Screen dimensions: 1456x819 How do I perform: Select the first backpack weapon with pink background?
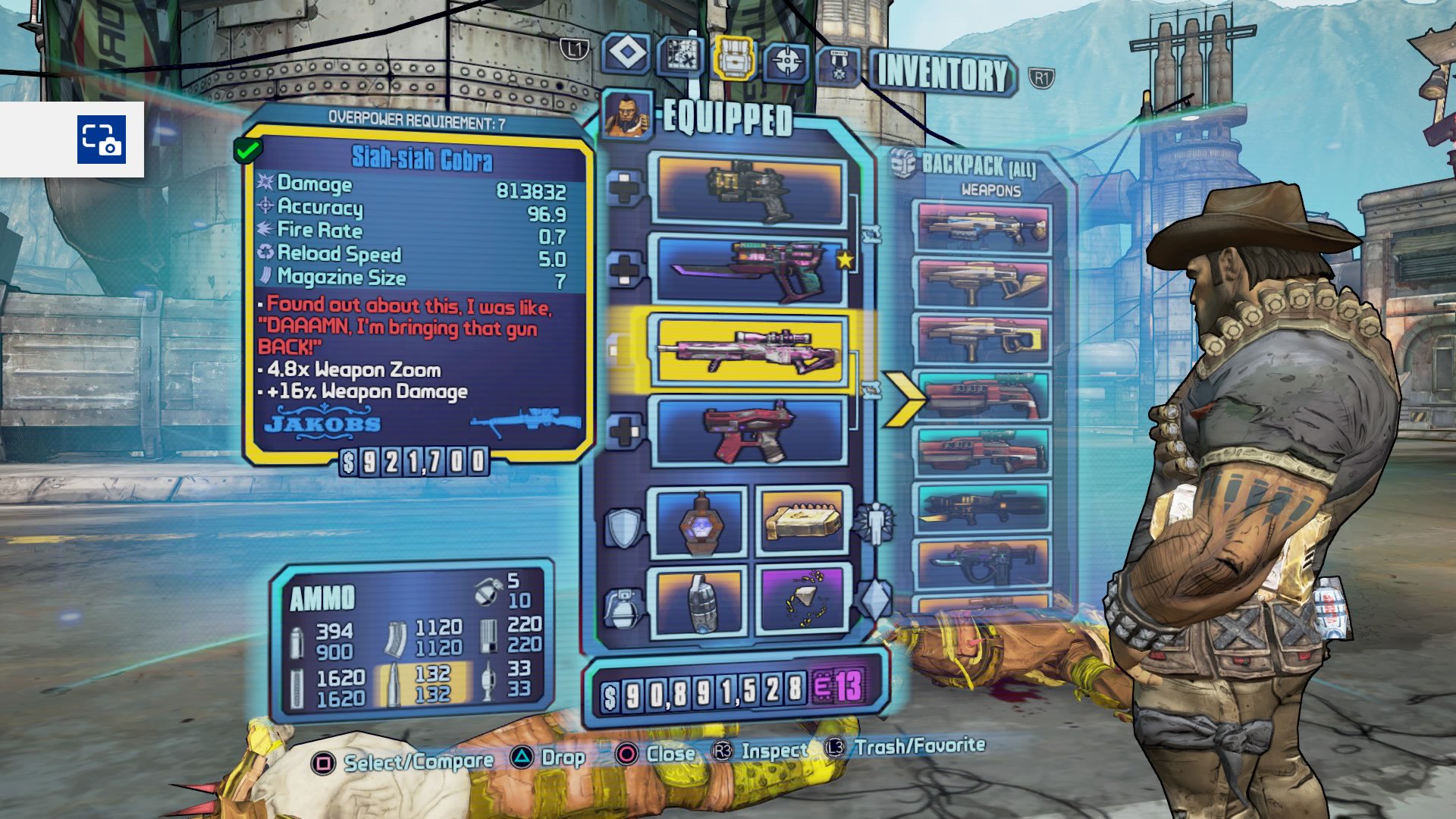(983, 227)
